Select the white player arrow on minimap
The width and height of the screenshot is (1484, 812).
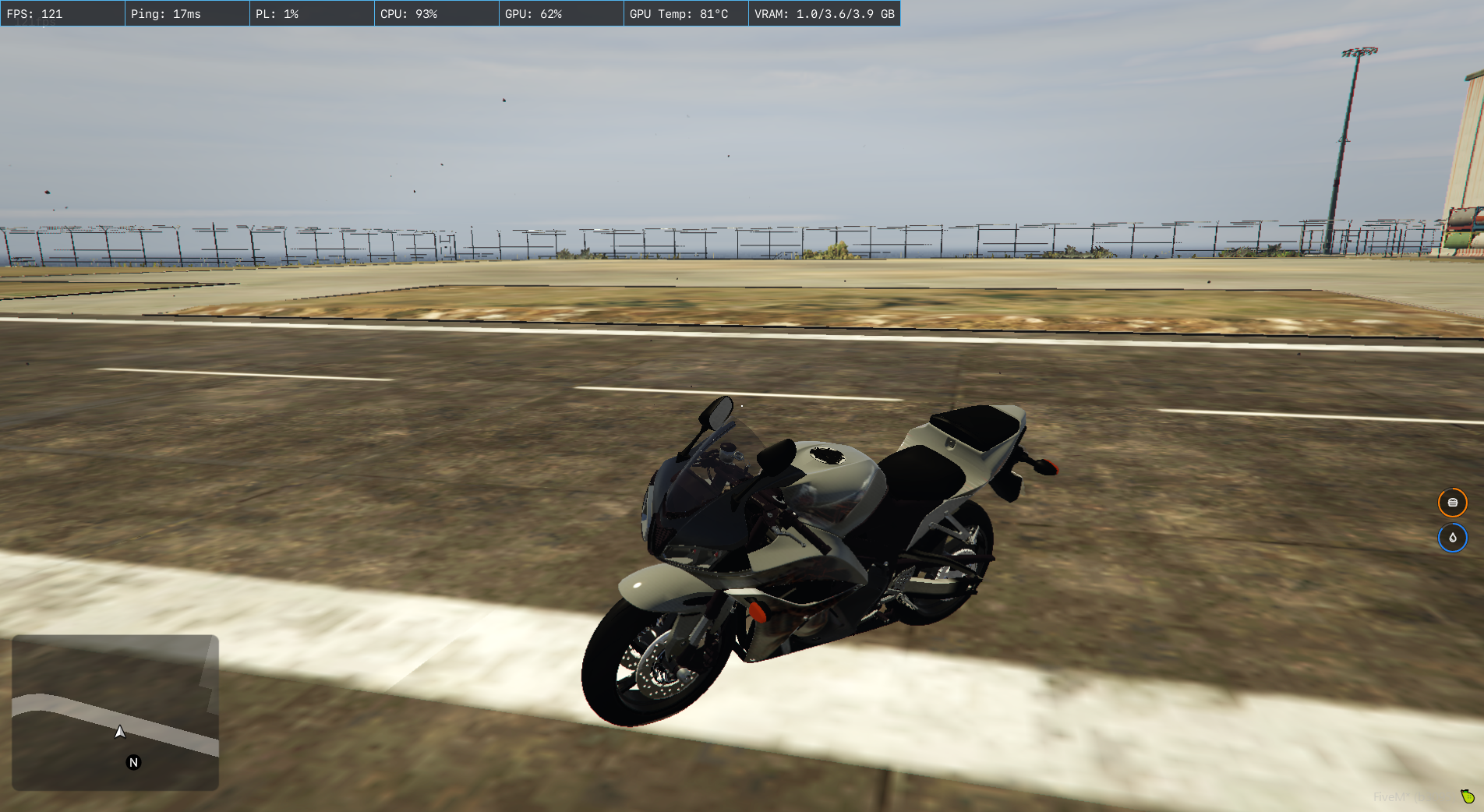pyautogui.click(x=120, y=732)
